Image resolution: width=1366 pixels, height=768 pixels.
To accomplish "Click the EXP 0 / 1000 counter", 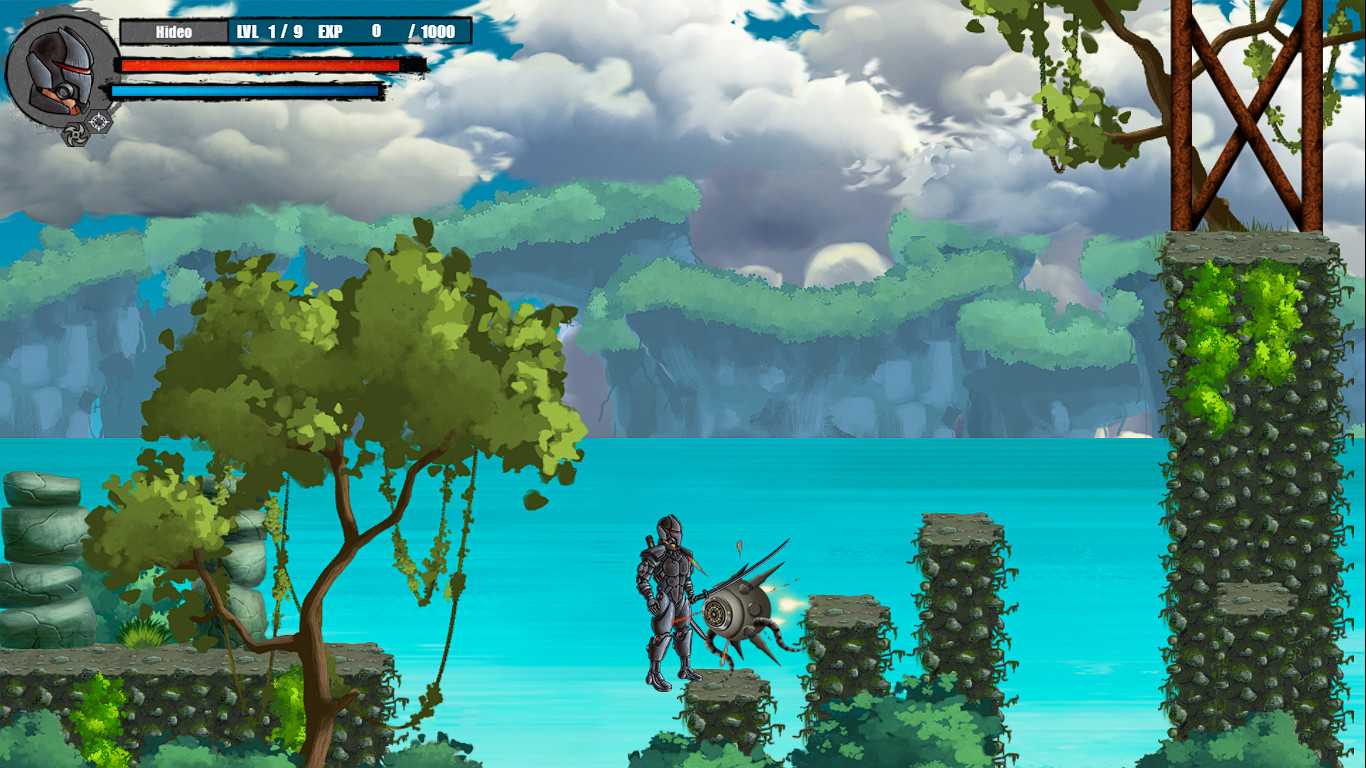I will (x=390, y=32).
